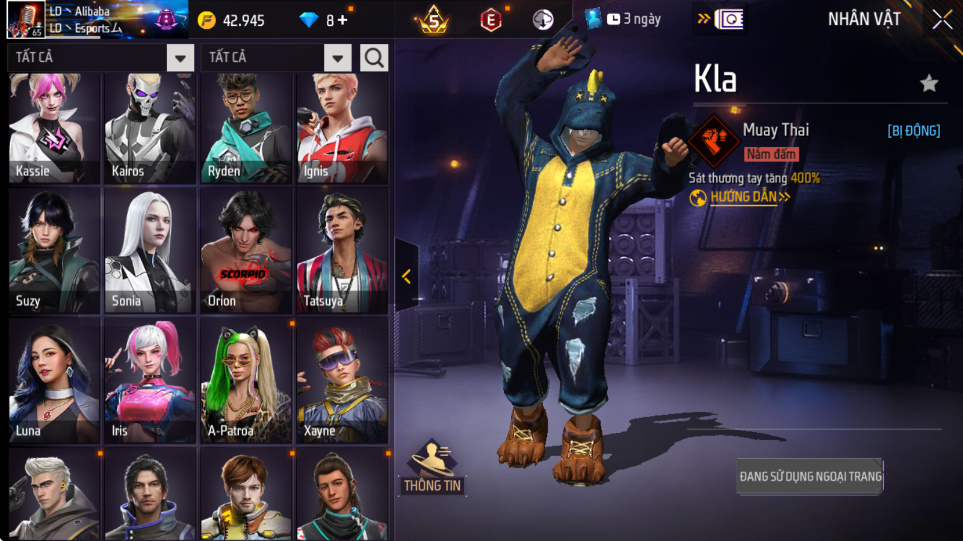963x541 pixels.
Task: Click the magnifying glass search button
Action: pyautogui.click(x=374, y=58)
